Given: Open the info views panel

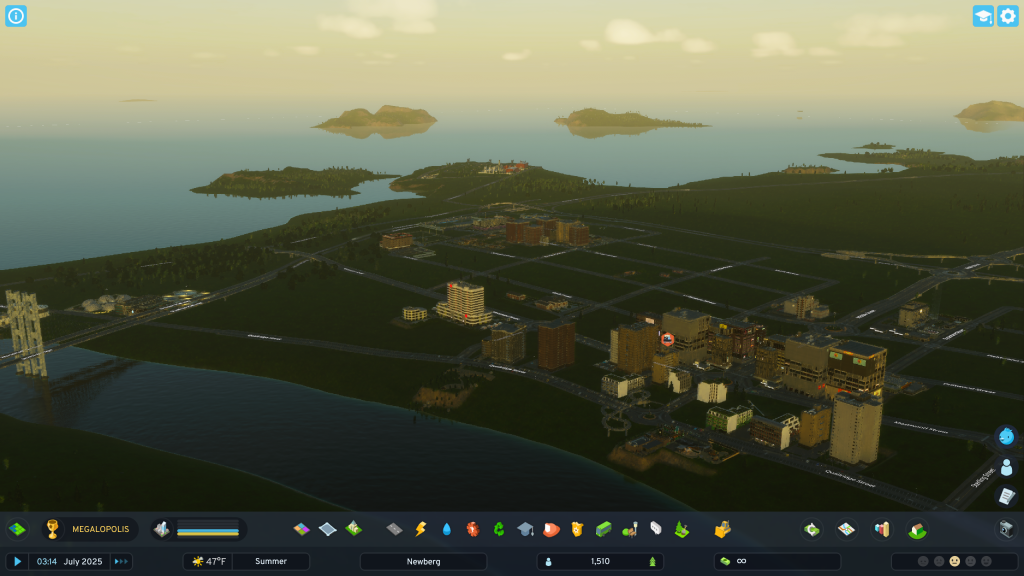Looking at the screenshot, I should (x=16, y=16).
